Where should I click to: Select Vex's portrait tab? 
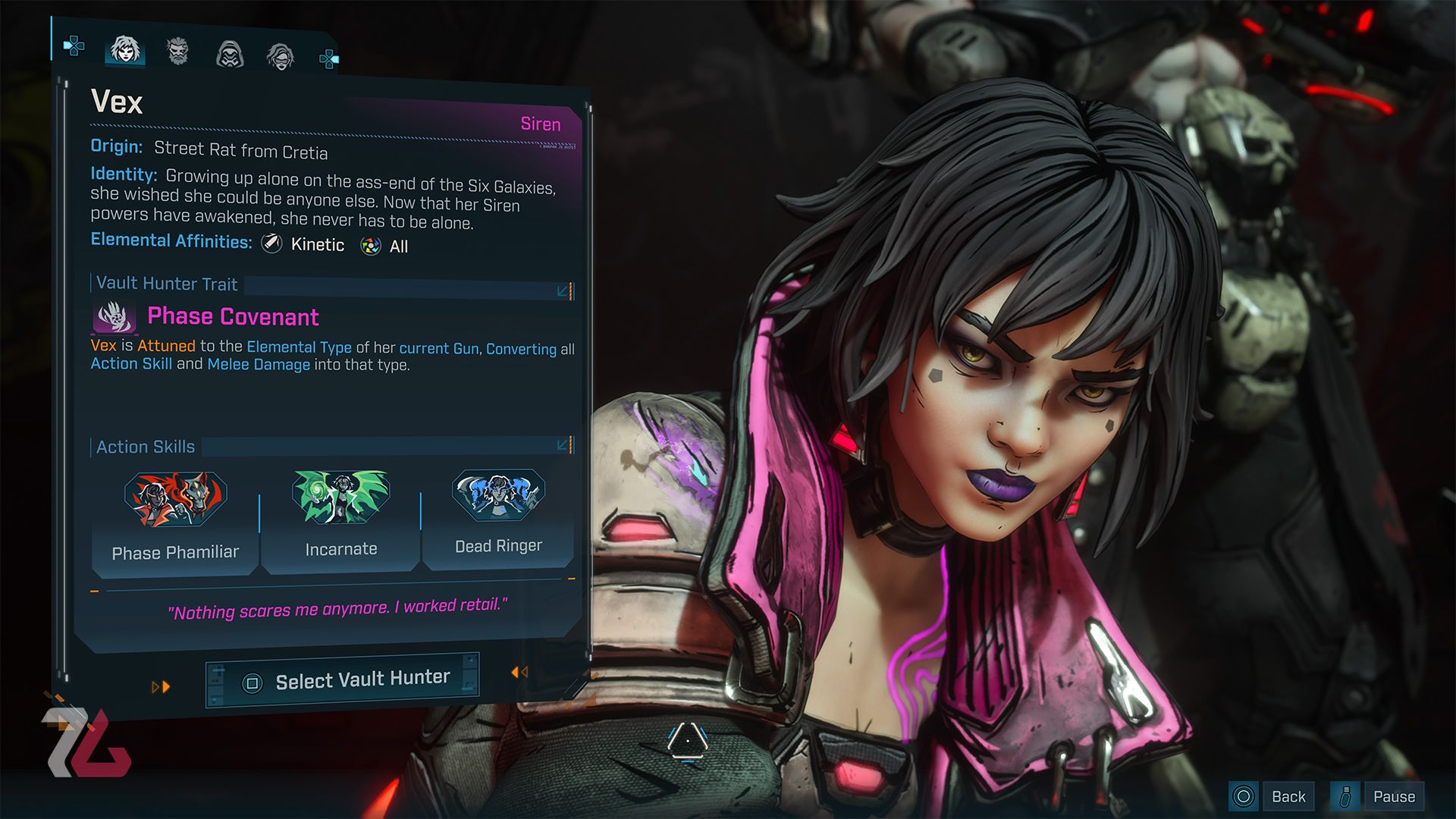pyautogui.click(x=125, y=50)
